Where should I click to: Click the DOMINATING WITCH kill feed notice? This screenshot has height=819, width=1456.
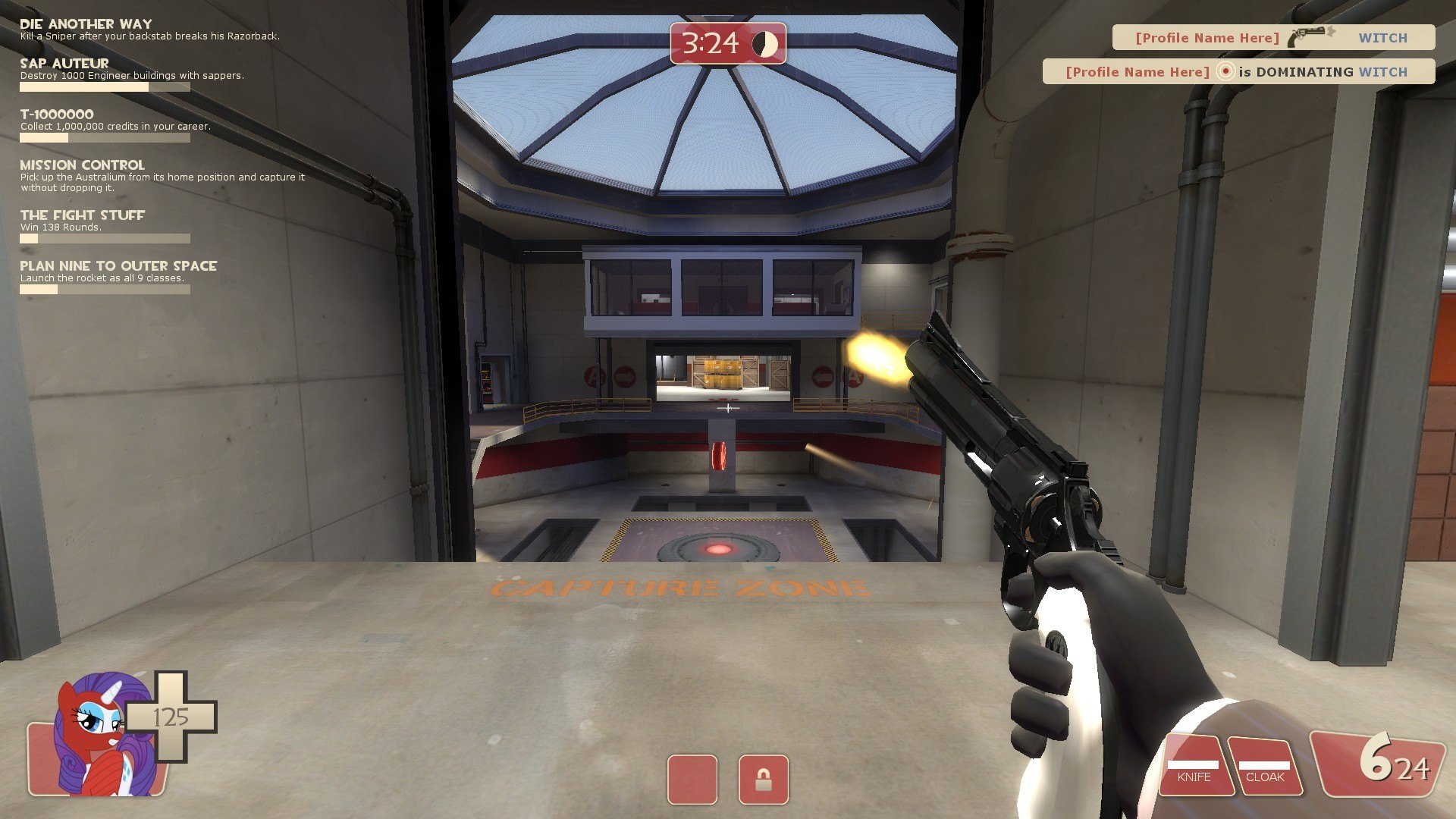point(1238,72)
